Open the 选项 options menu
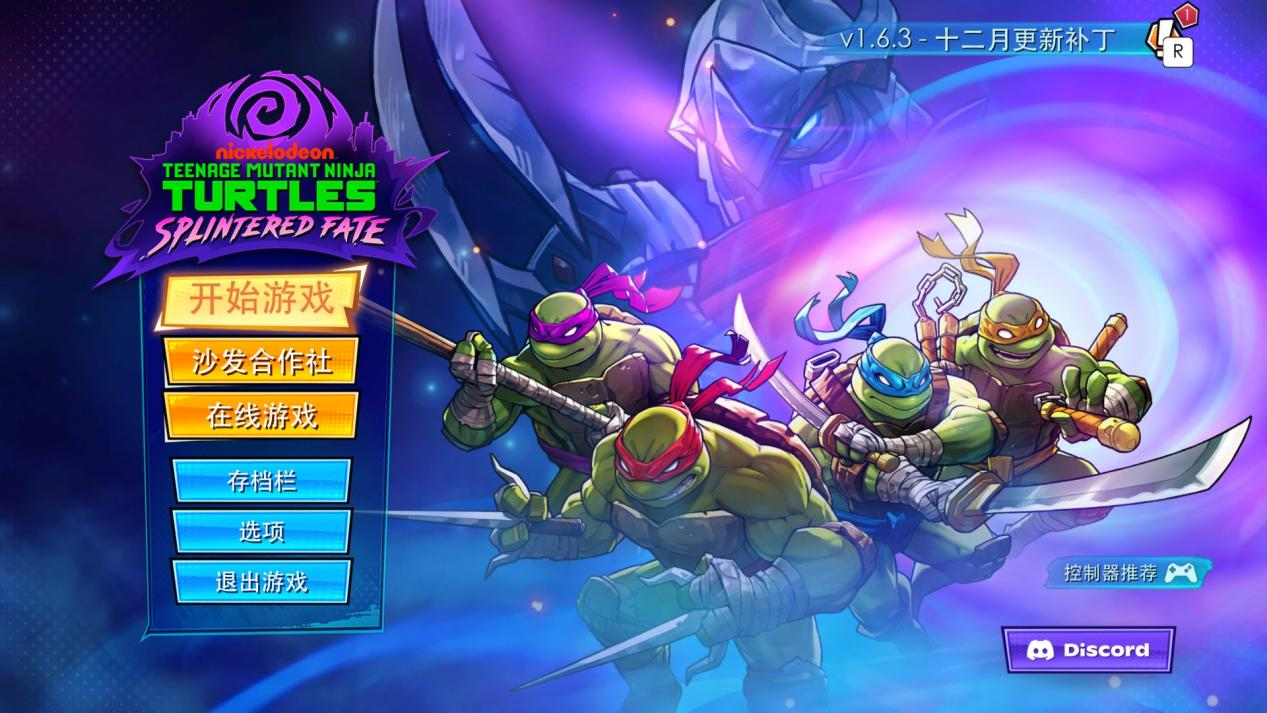Image resolution: width=1267 pixels, height=713 pixels. 261,531
